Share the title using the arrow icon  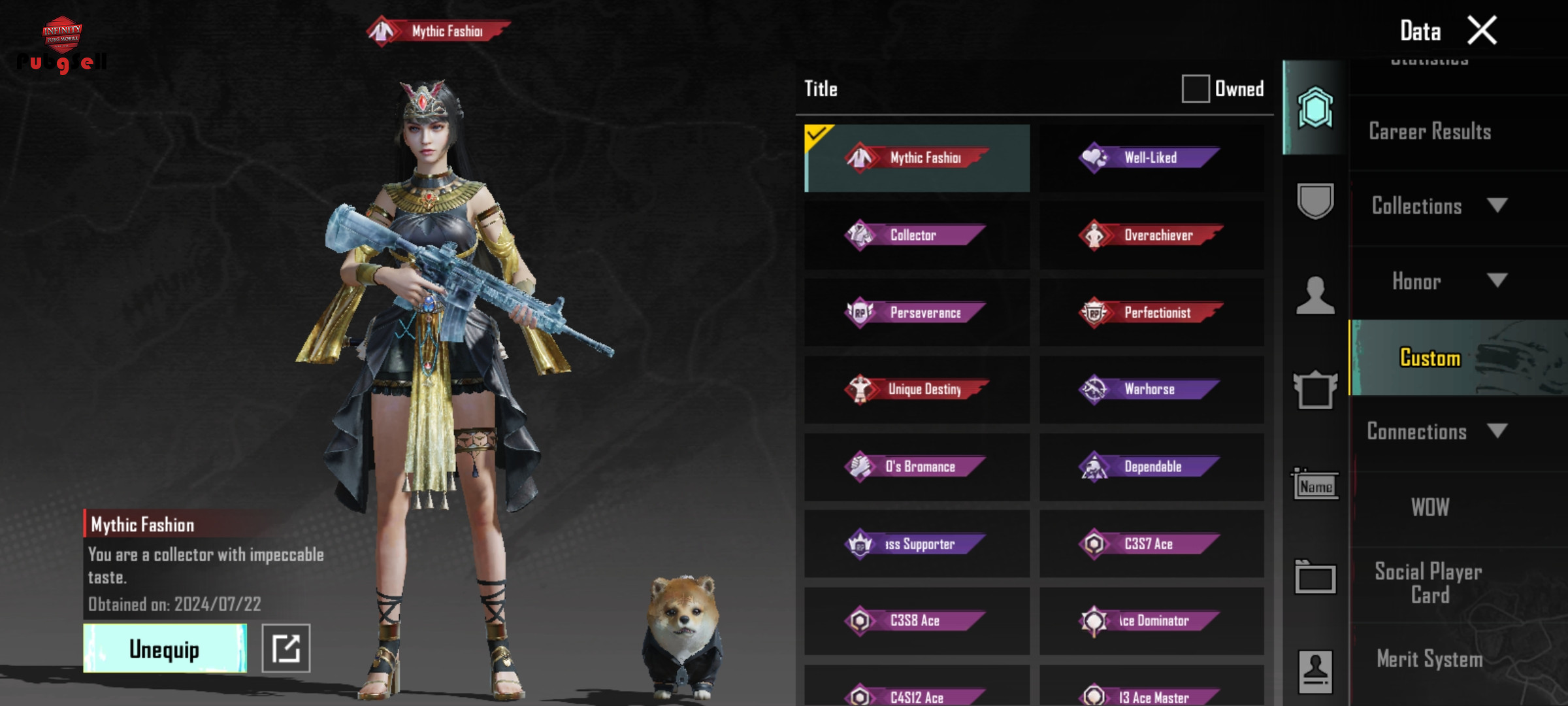tap(286, 648)
